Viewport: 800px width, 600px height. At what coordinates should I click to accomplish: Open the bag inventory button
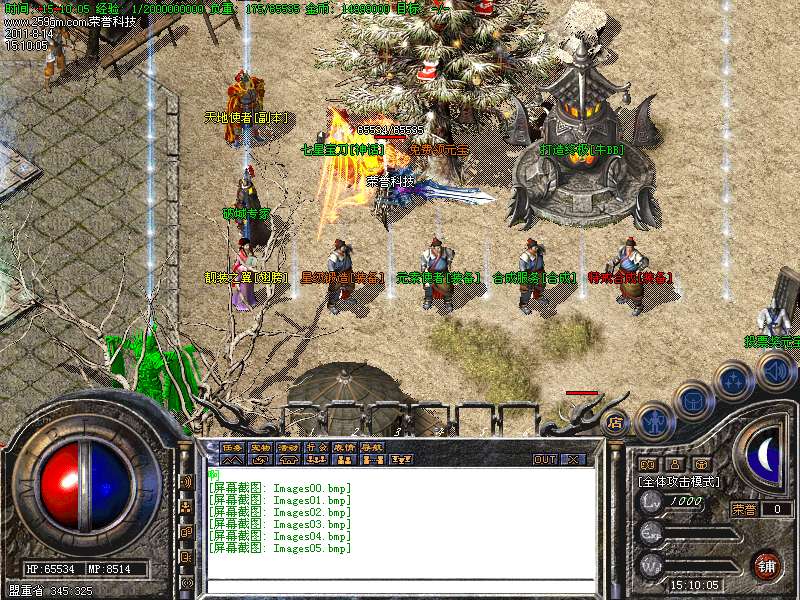click(x=693, y=401)
